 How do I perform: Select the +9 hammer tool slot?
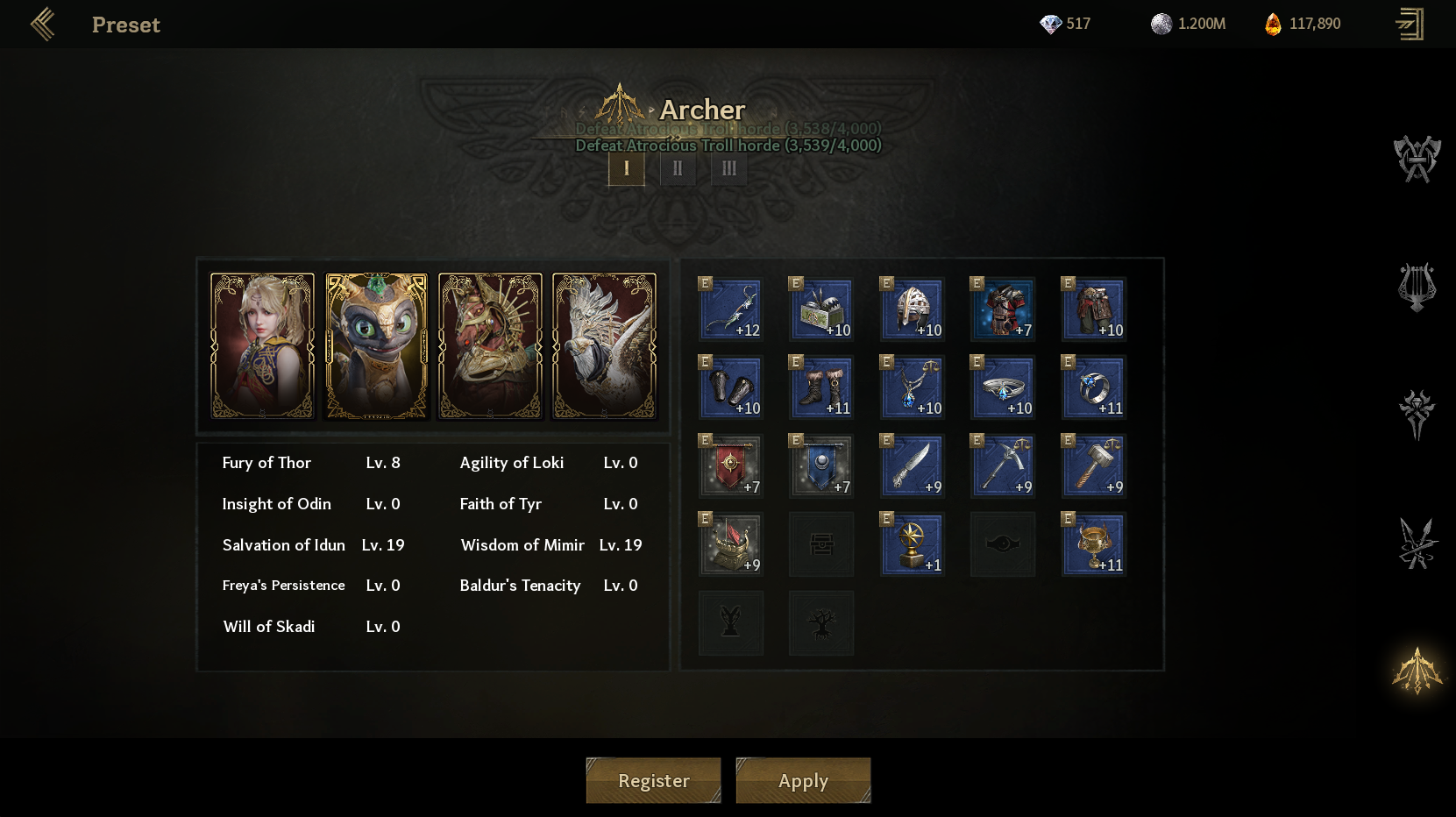[1094, 465]
